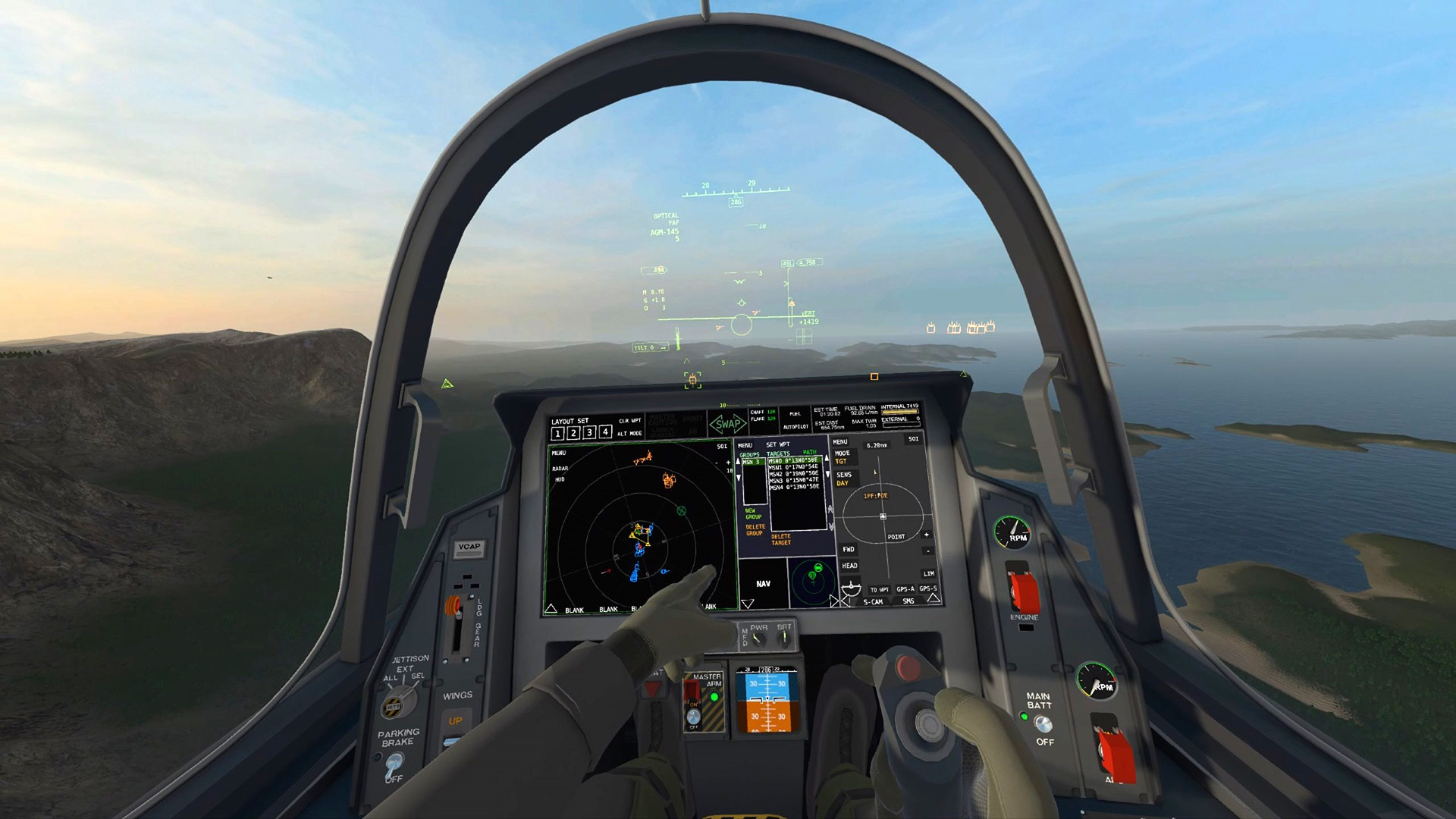Select layout preset 4 on the MFD
The image size is (1456, 819).
click(604, 432)
